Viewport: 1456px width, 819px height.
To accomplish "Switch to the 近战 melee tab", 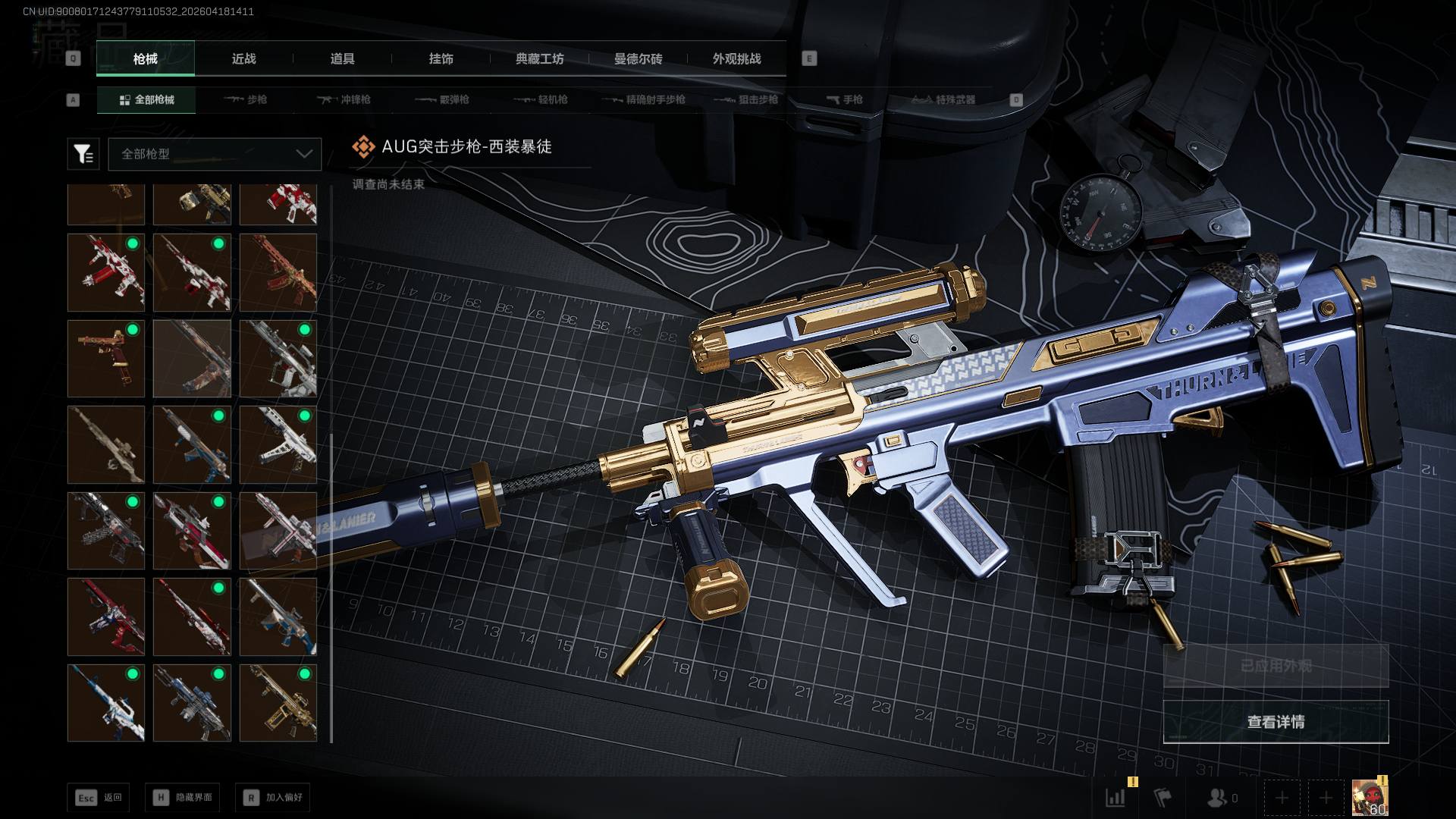I will (x=243, y=59).
